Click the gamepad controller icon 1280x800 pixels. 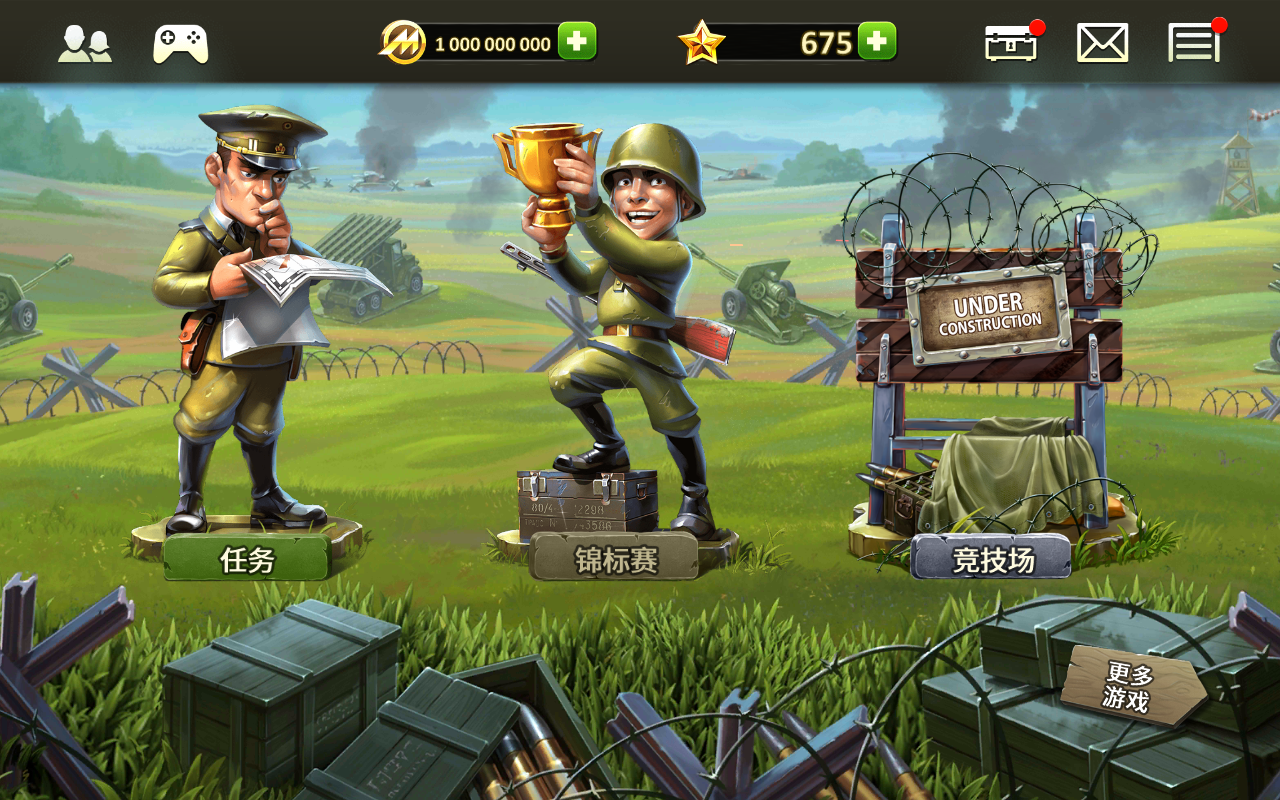point(180,44)
